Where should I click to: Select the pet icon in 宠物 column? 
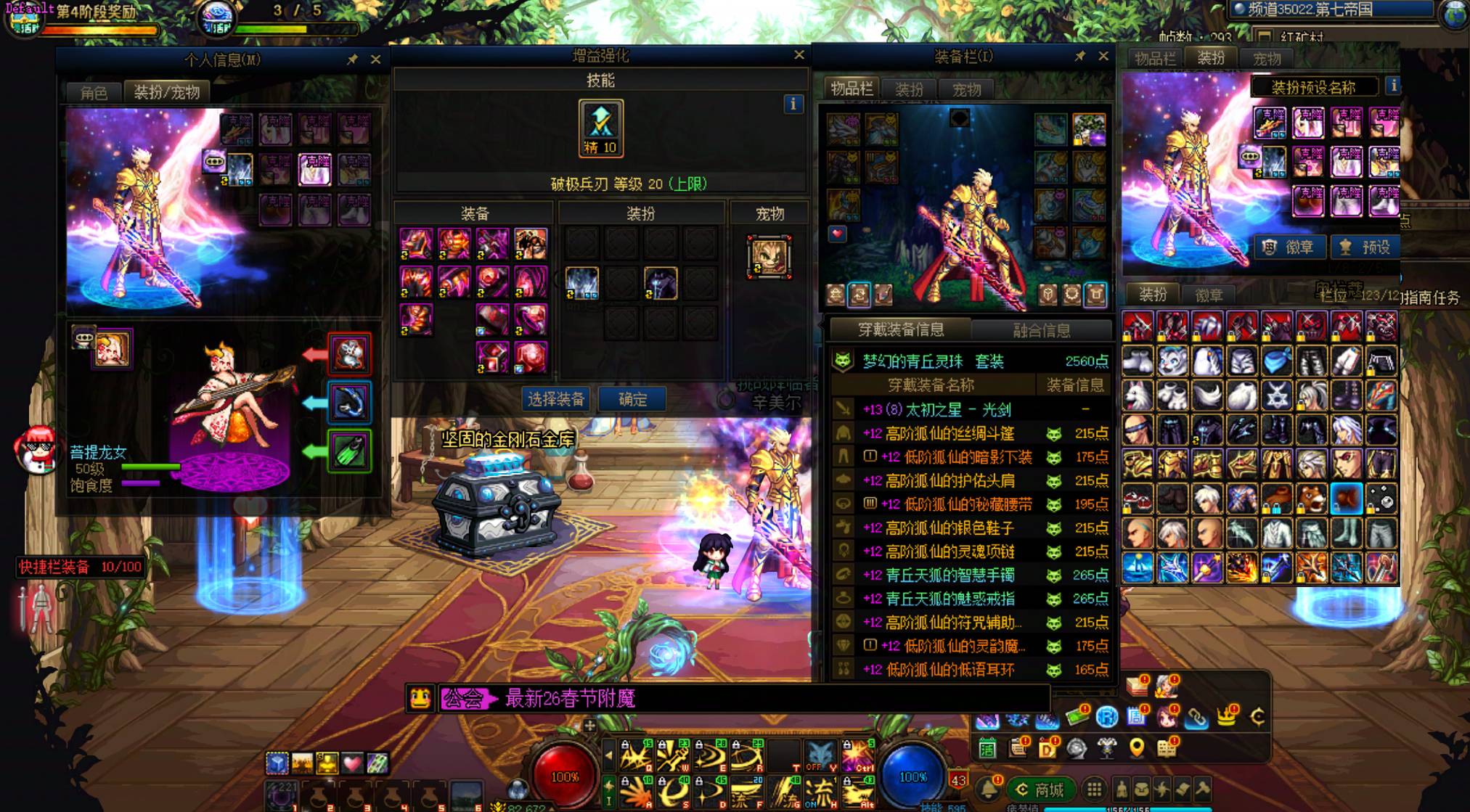coord(769,257)
